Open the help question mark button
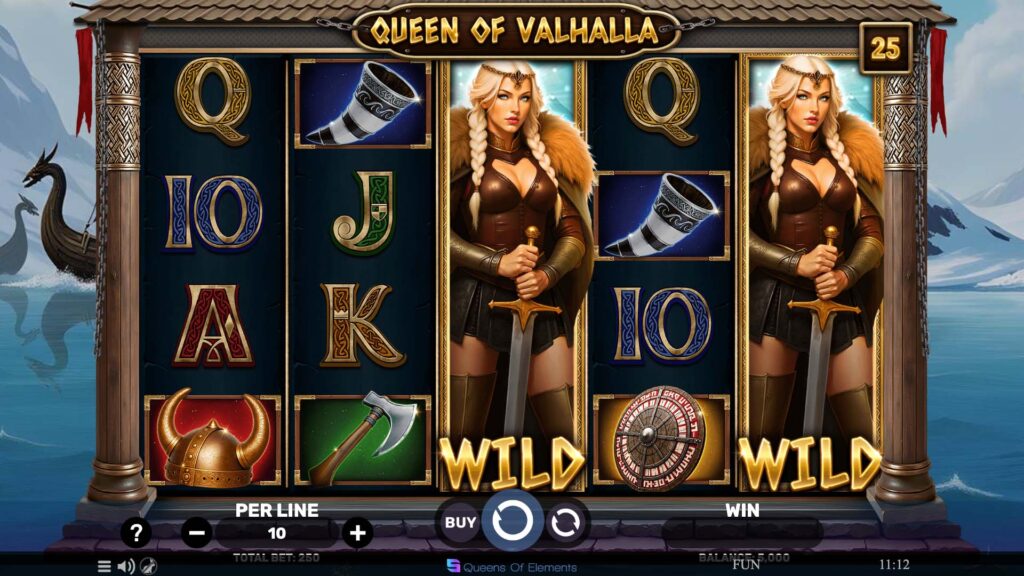This screenshot has height=576, width=1024. tap(136, 532)
